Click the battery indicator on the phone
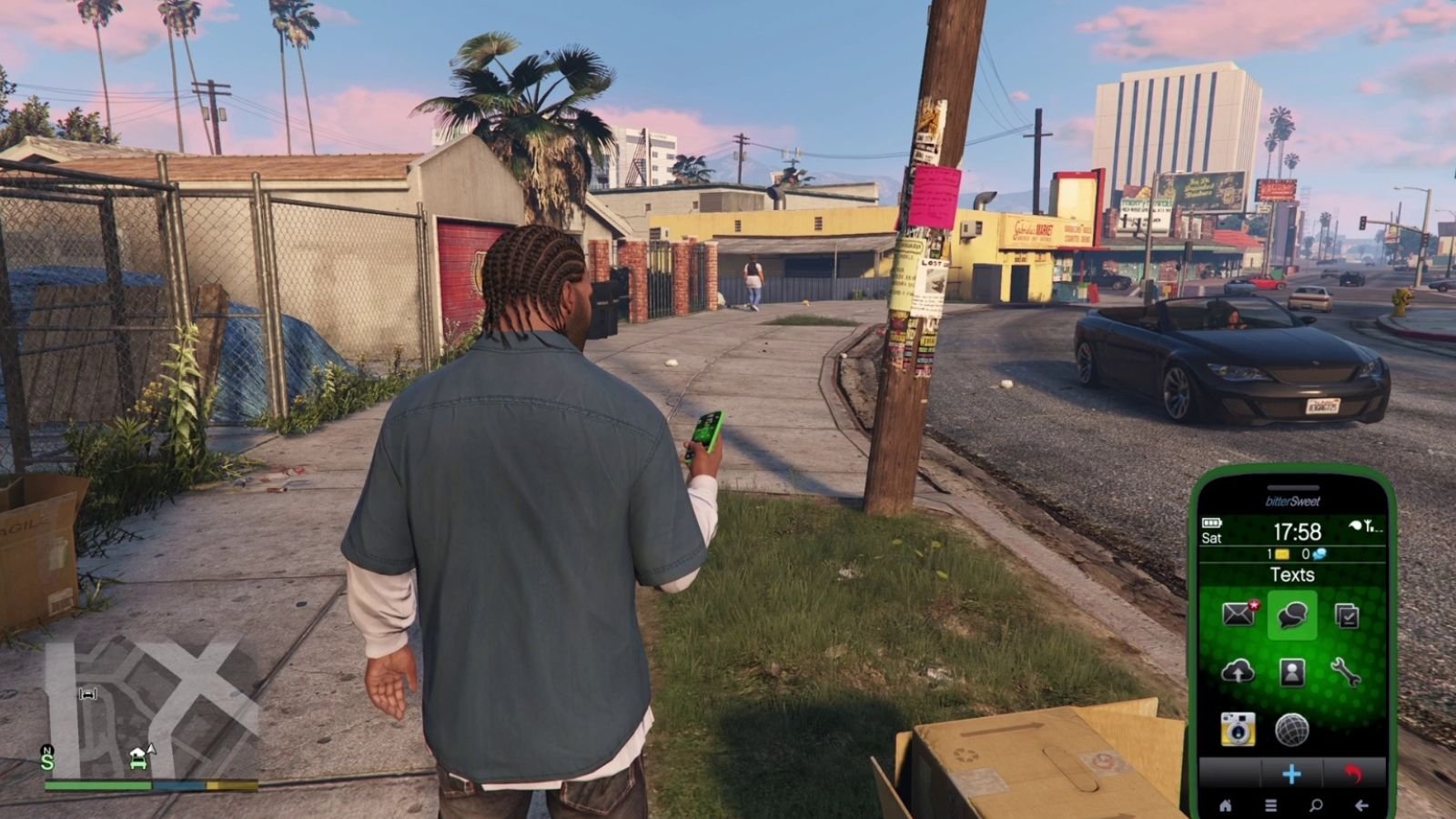1456x819 pixels. tap(1211, 521)
